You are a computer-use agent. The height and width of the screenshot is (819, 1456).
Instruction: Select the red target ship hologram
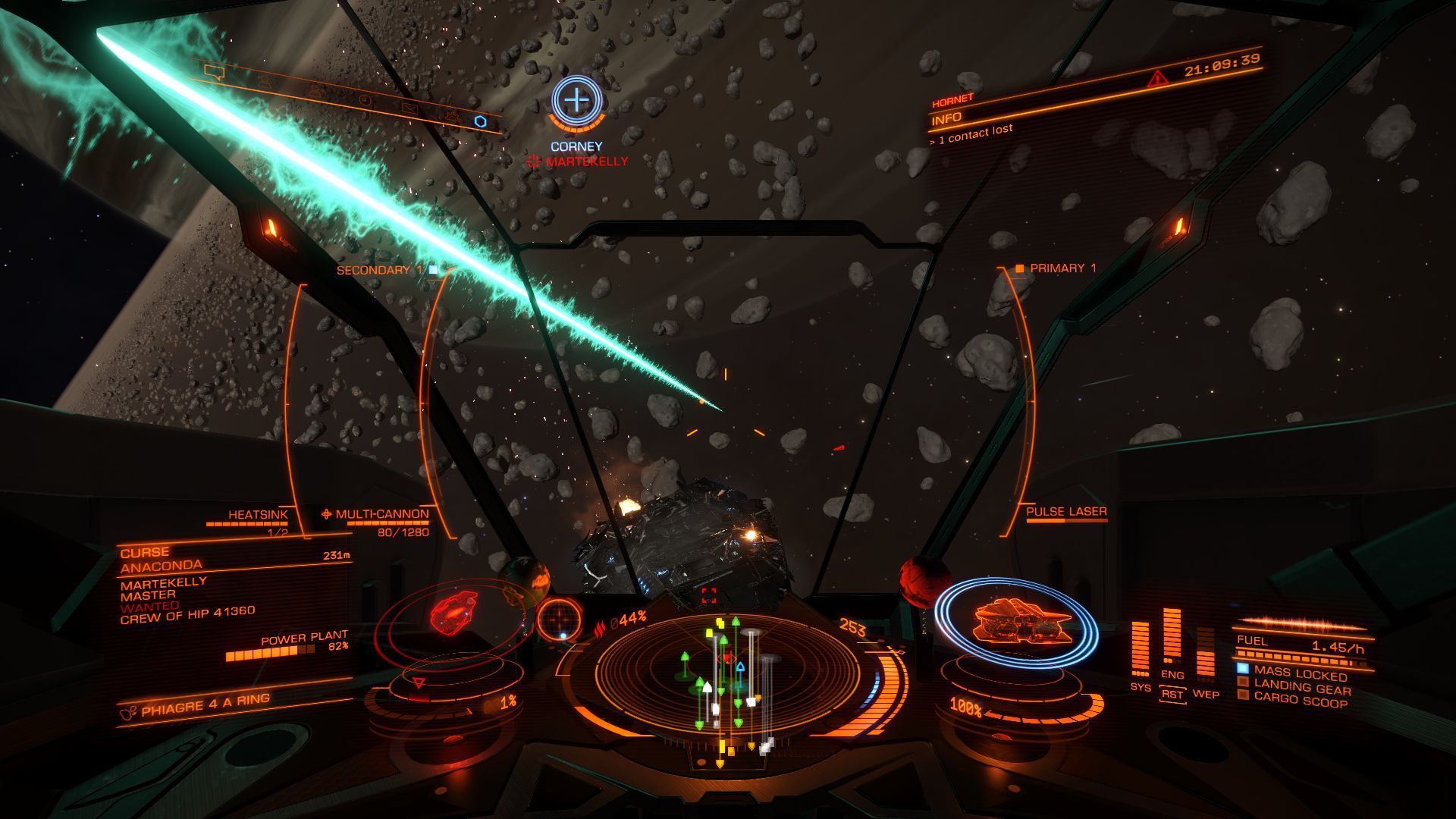(450, 613)
